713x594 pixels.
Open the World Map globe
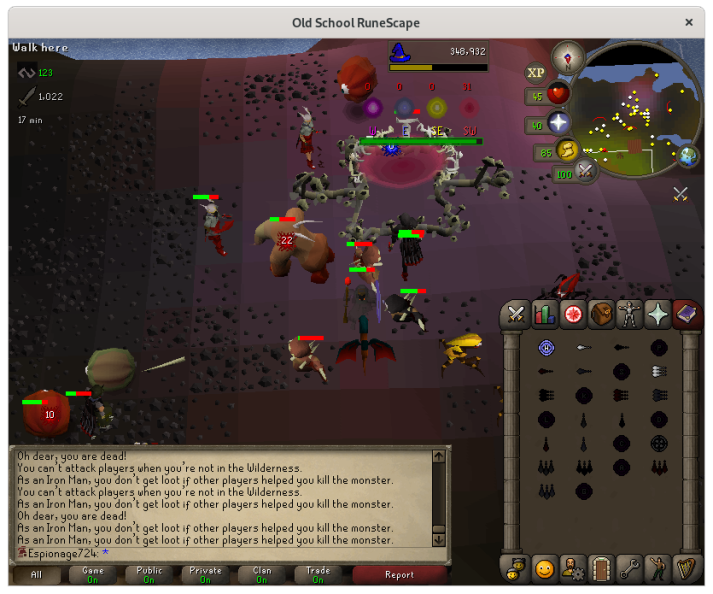click(688, 156)
